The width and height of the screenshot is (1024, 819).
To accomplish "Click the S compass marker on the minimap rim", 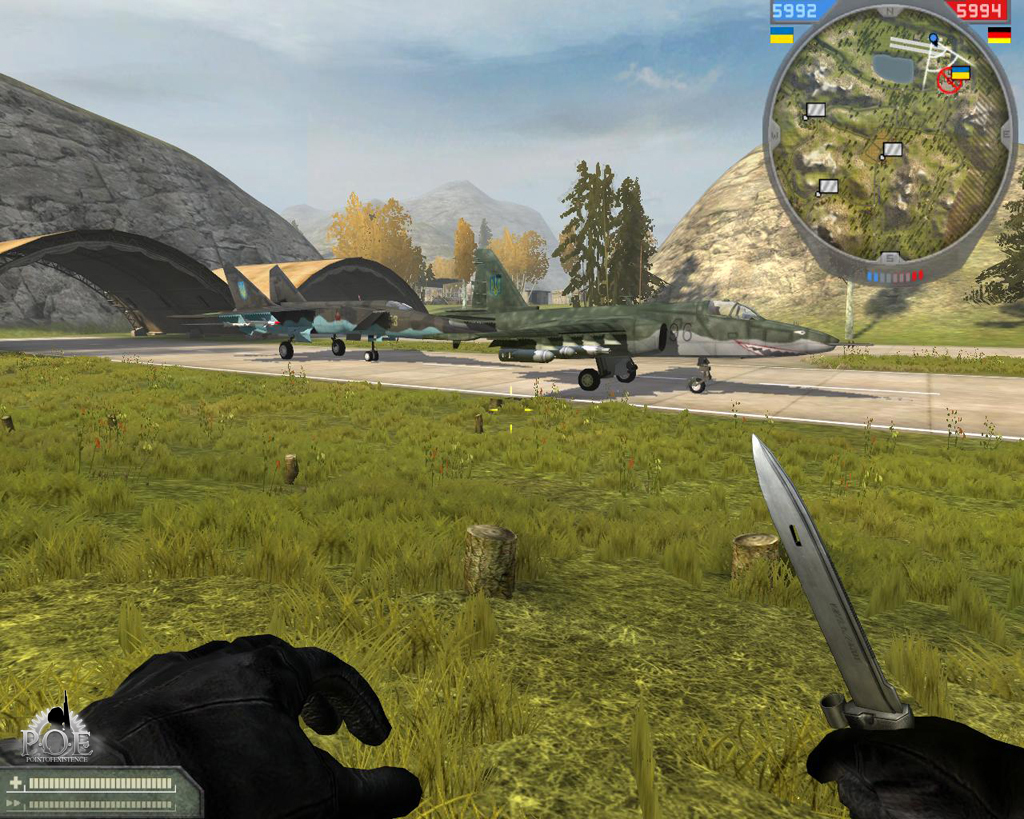I will tap(890, 258).
